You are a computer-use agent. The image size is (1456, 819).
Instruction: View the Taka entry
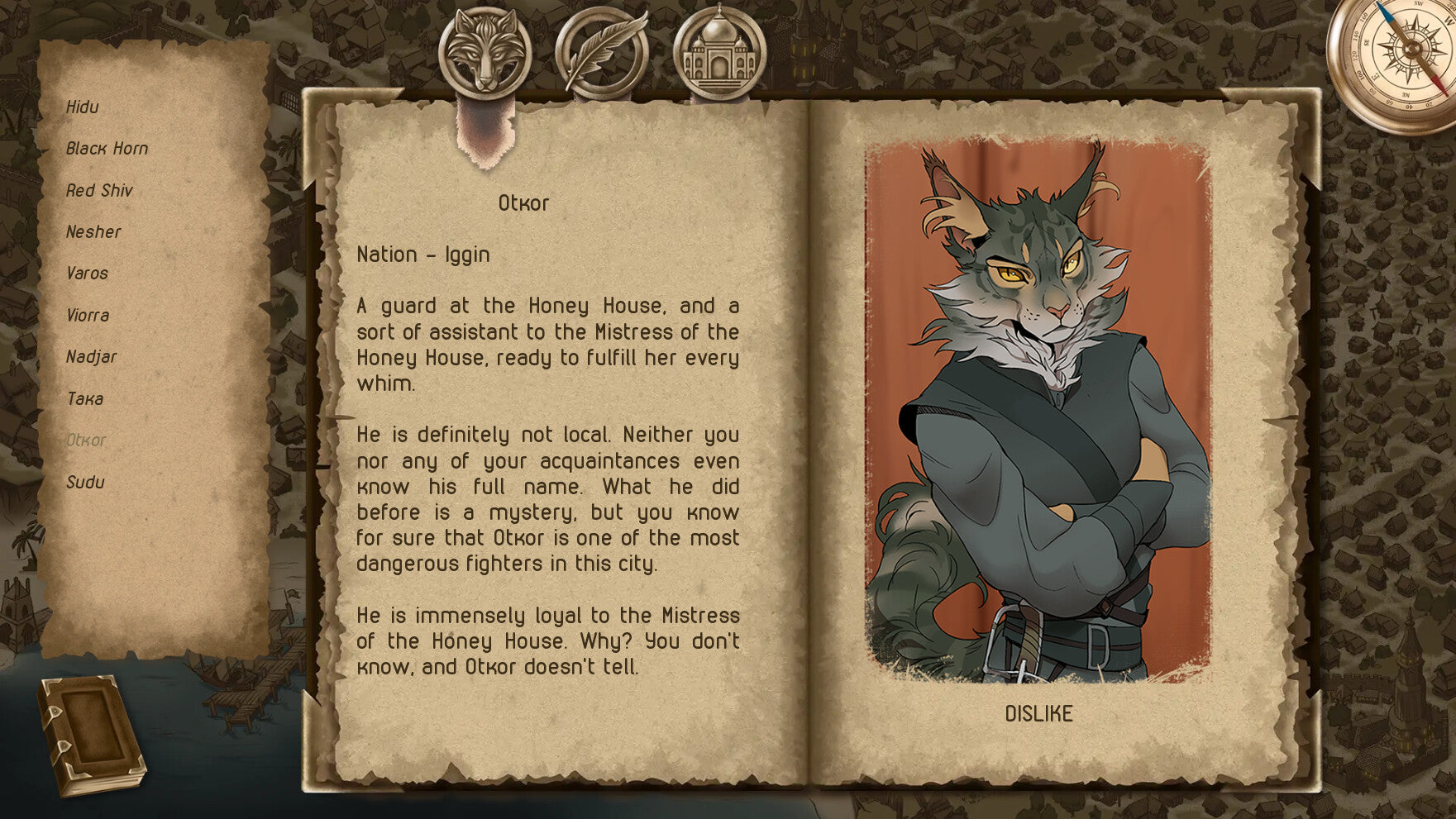coord(85,399)
